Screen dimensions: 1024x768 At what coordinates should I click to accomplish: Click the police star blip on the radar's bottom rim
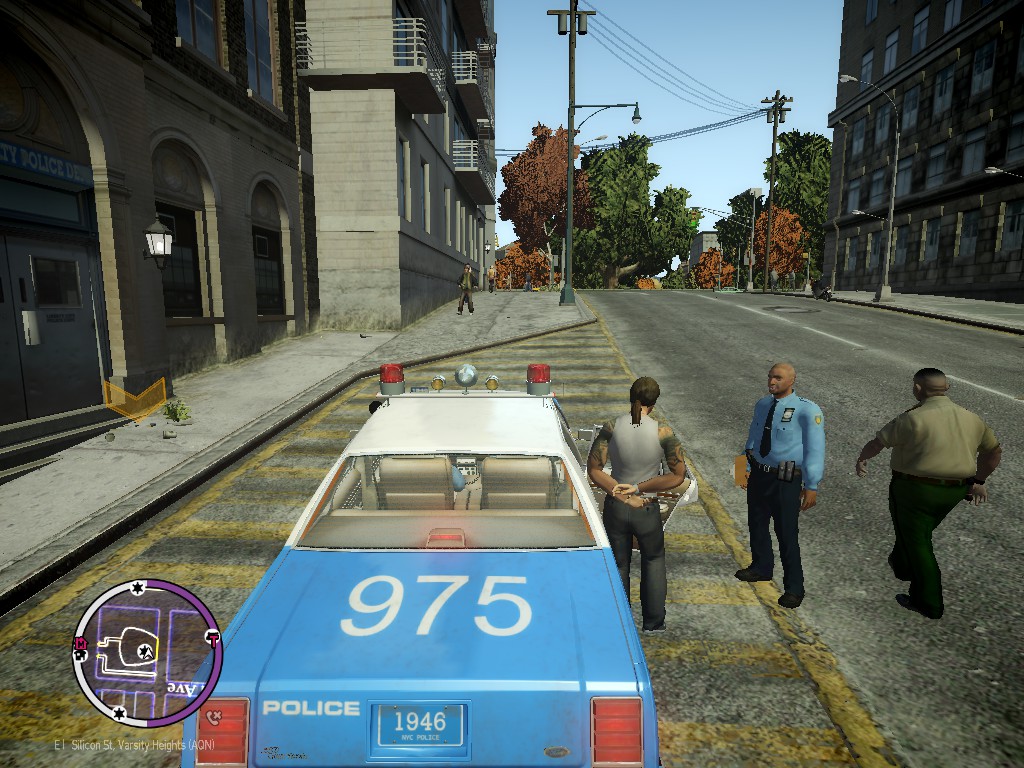pyautogui.click(x=119, y=713)
